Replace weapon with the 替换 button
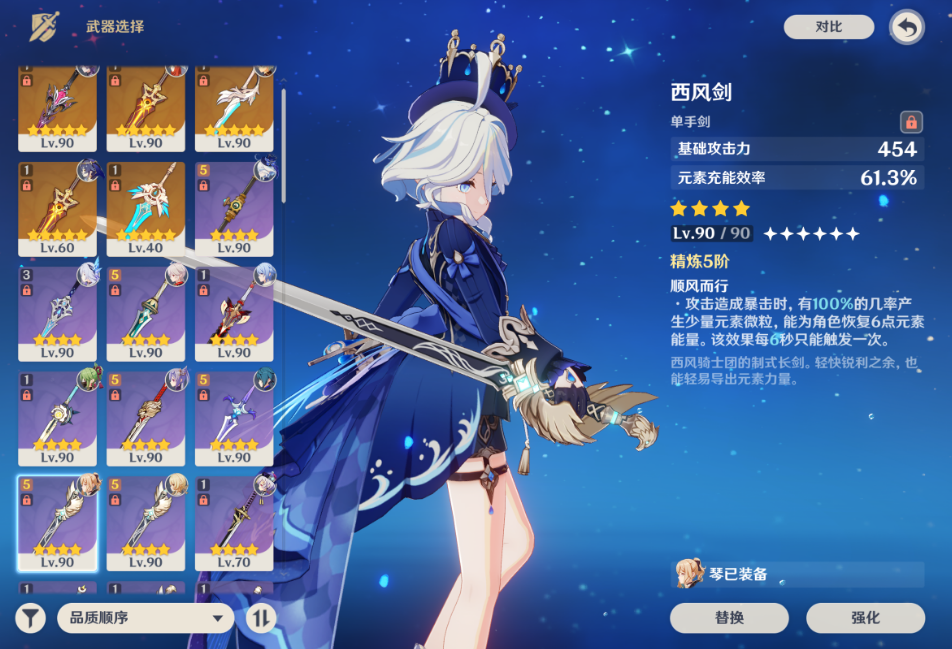The image size is (952, 649). pyautogui.click(x=729, y=617)
